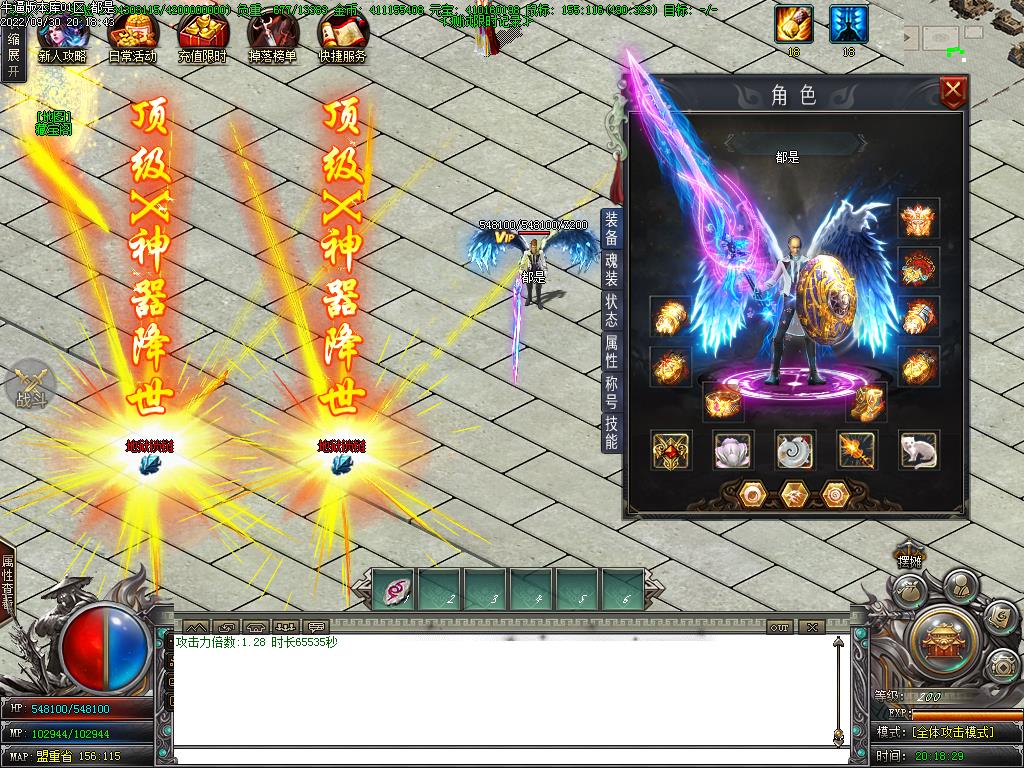
Task: Open the 充值限时 recharge offer
Action: (202, 40)
